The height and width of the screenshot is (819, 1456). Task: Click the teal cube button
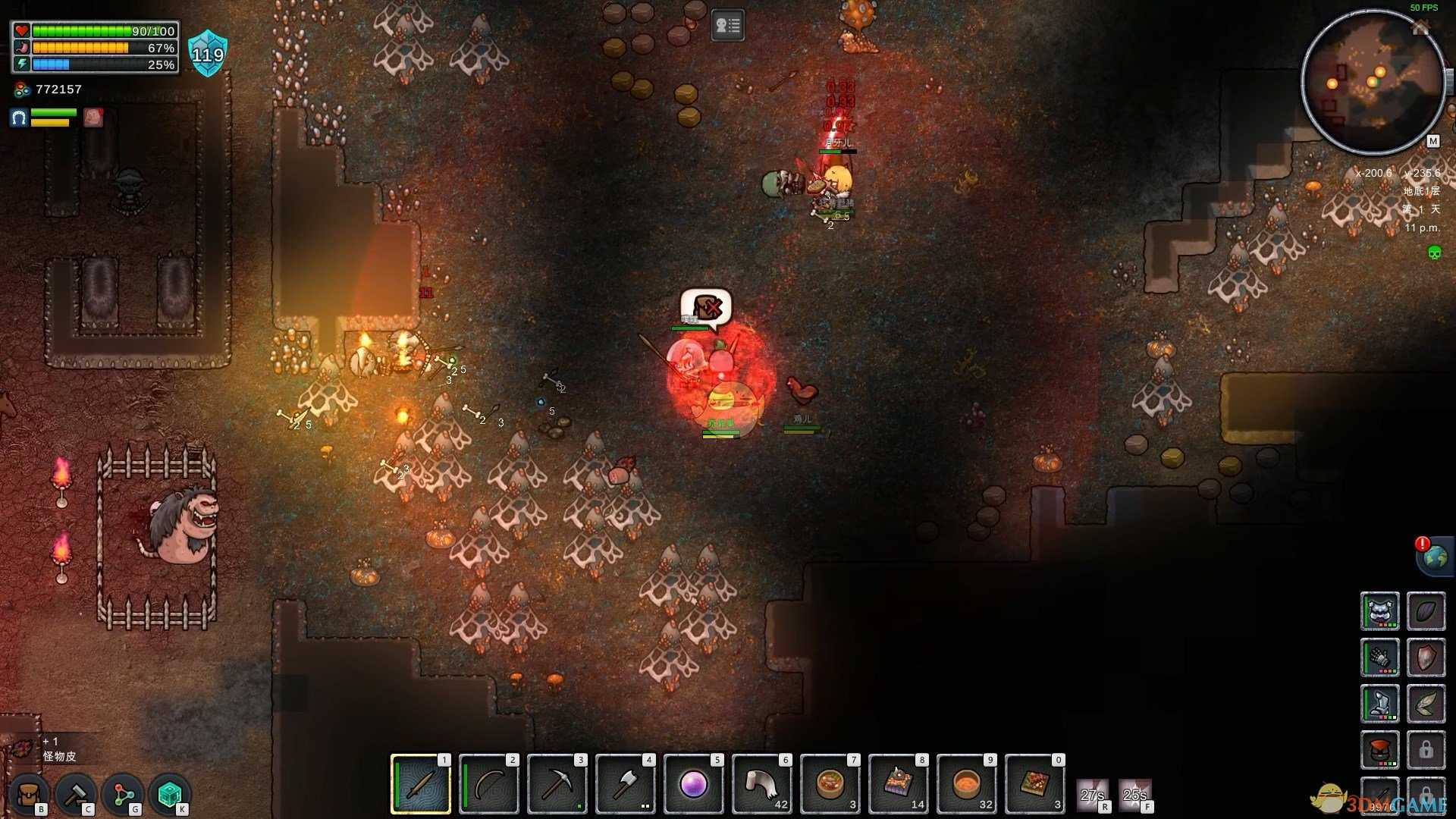point(170,795)
